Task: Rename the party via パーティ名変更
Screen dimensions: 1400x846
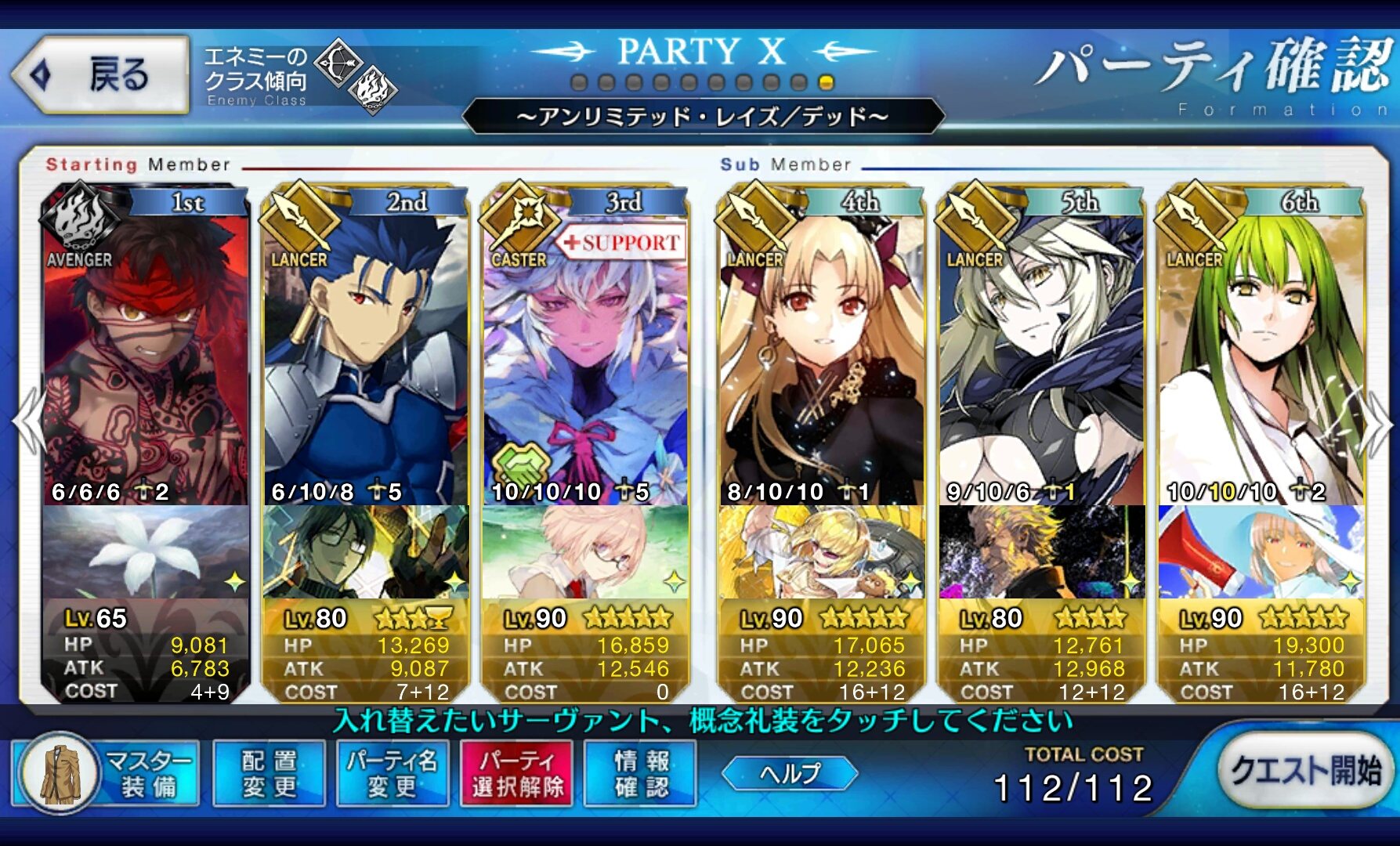Action: (392, 773)
